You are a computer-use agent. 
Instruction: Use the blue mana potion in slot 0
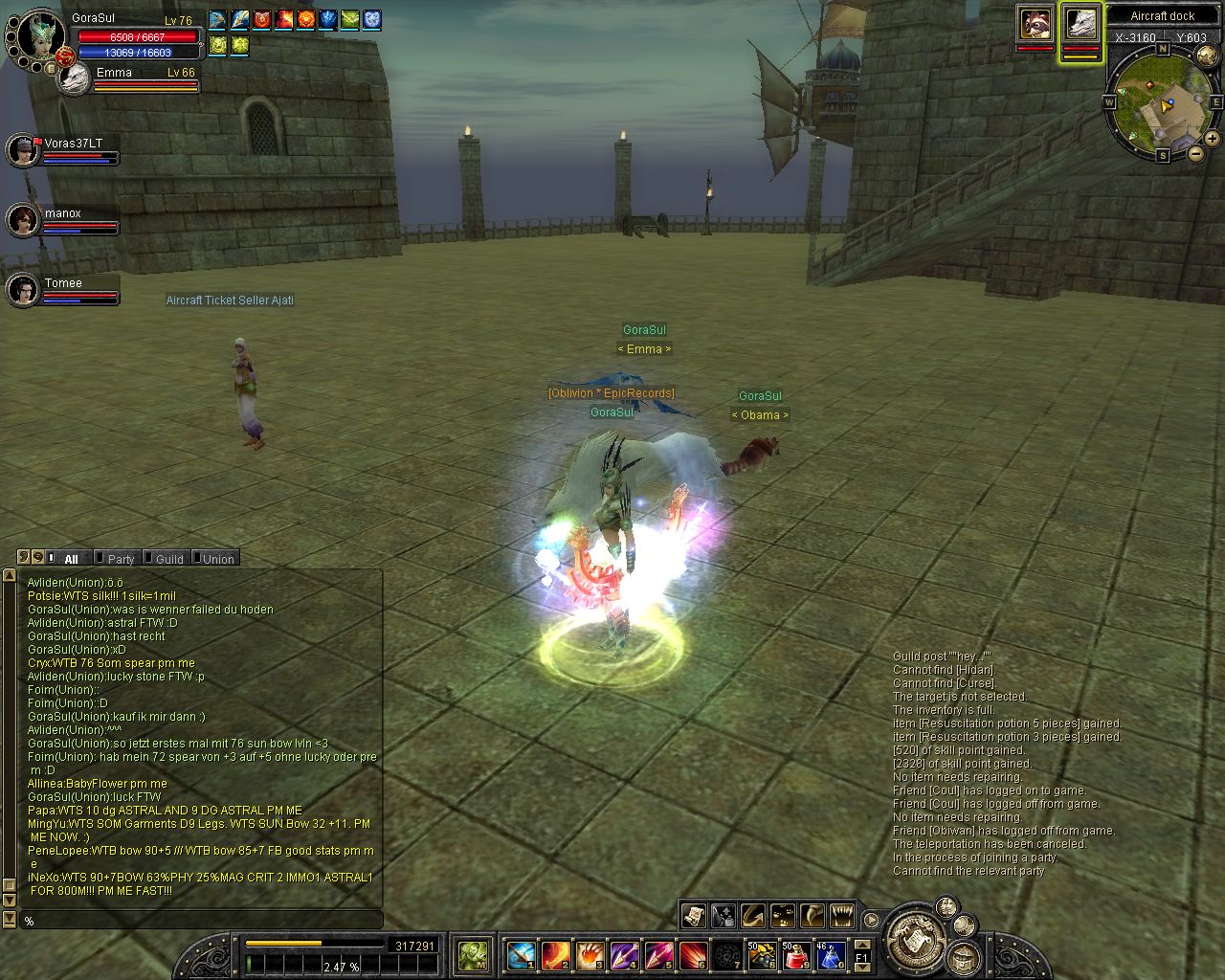coord(830,954)
